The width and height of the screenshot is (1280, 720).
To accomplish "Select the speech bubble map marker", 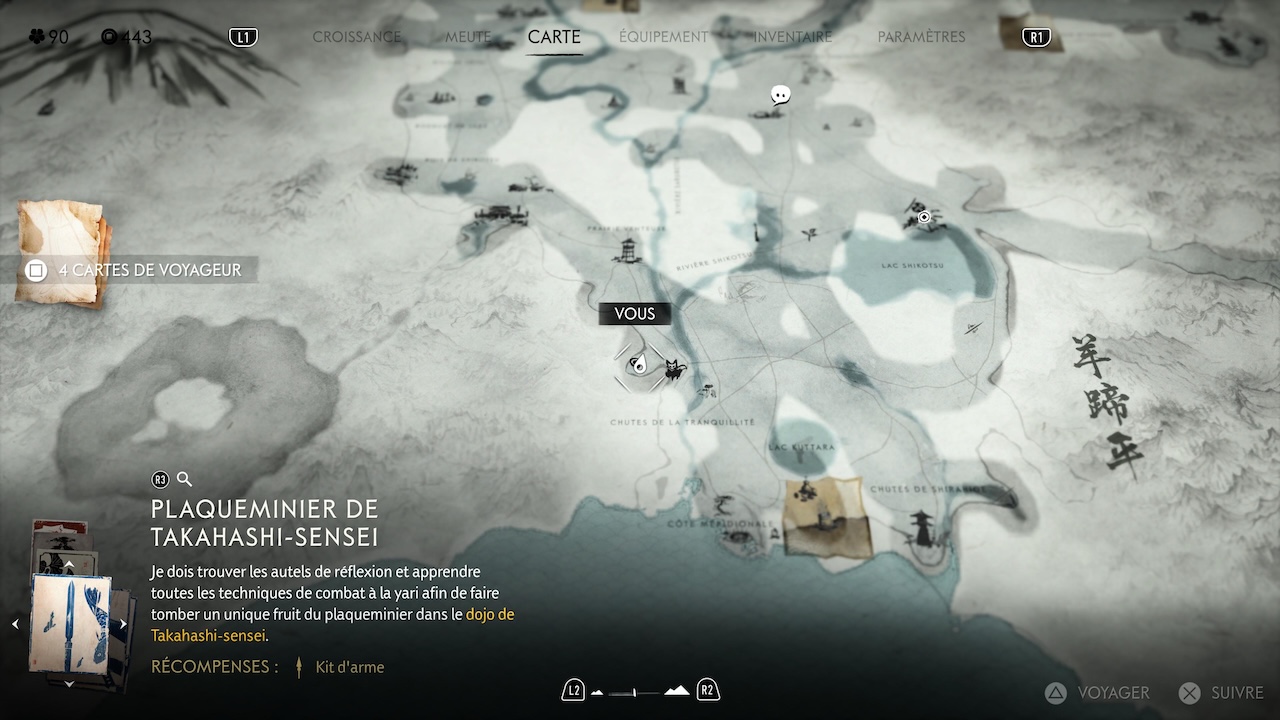I will click(x=781, y=95).
